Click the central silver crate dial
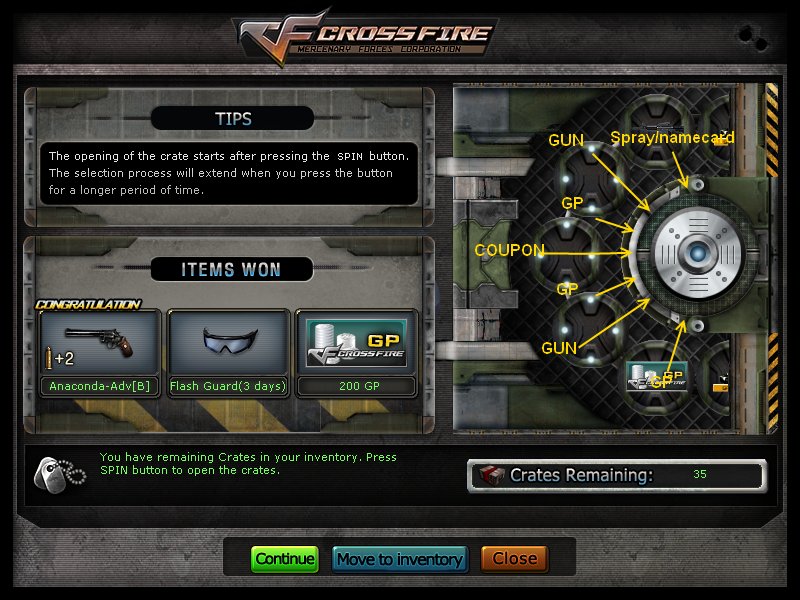 point(697,254)
